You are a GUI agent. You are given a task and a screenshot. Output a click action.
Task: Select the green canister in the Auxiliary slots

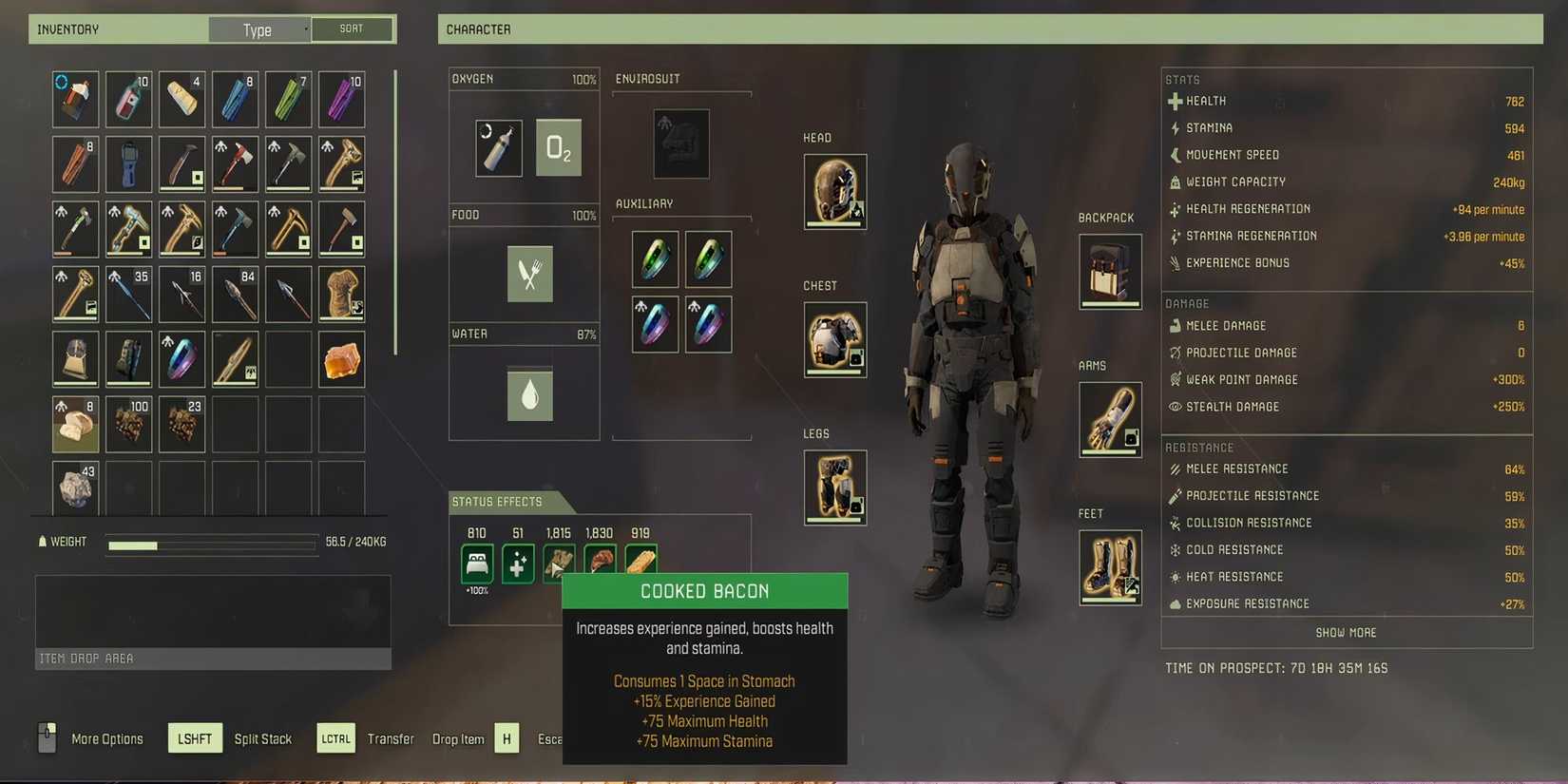[x=655, y=258]
